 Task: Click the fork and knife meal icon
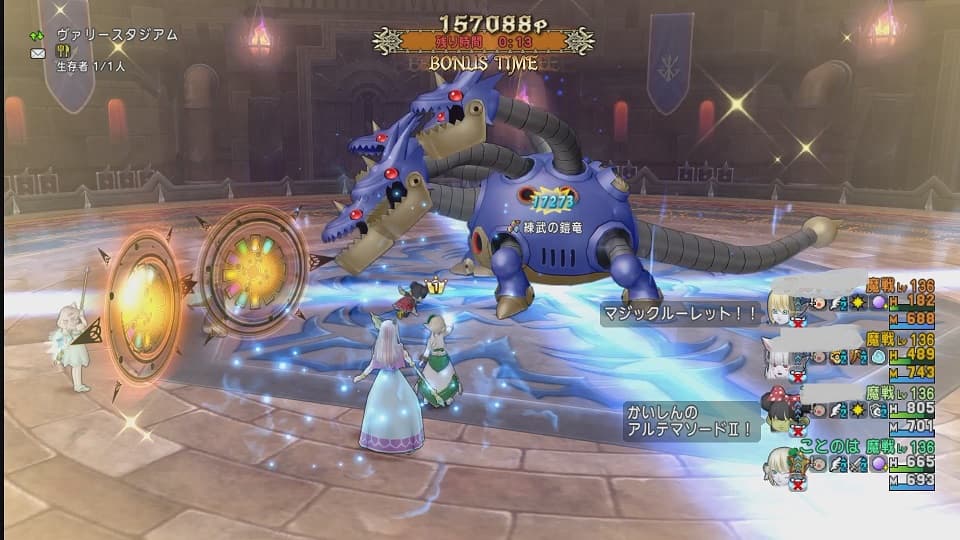tap(62, 52)
